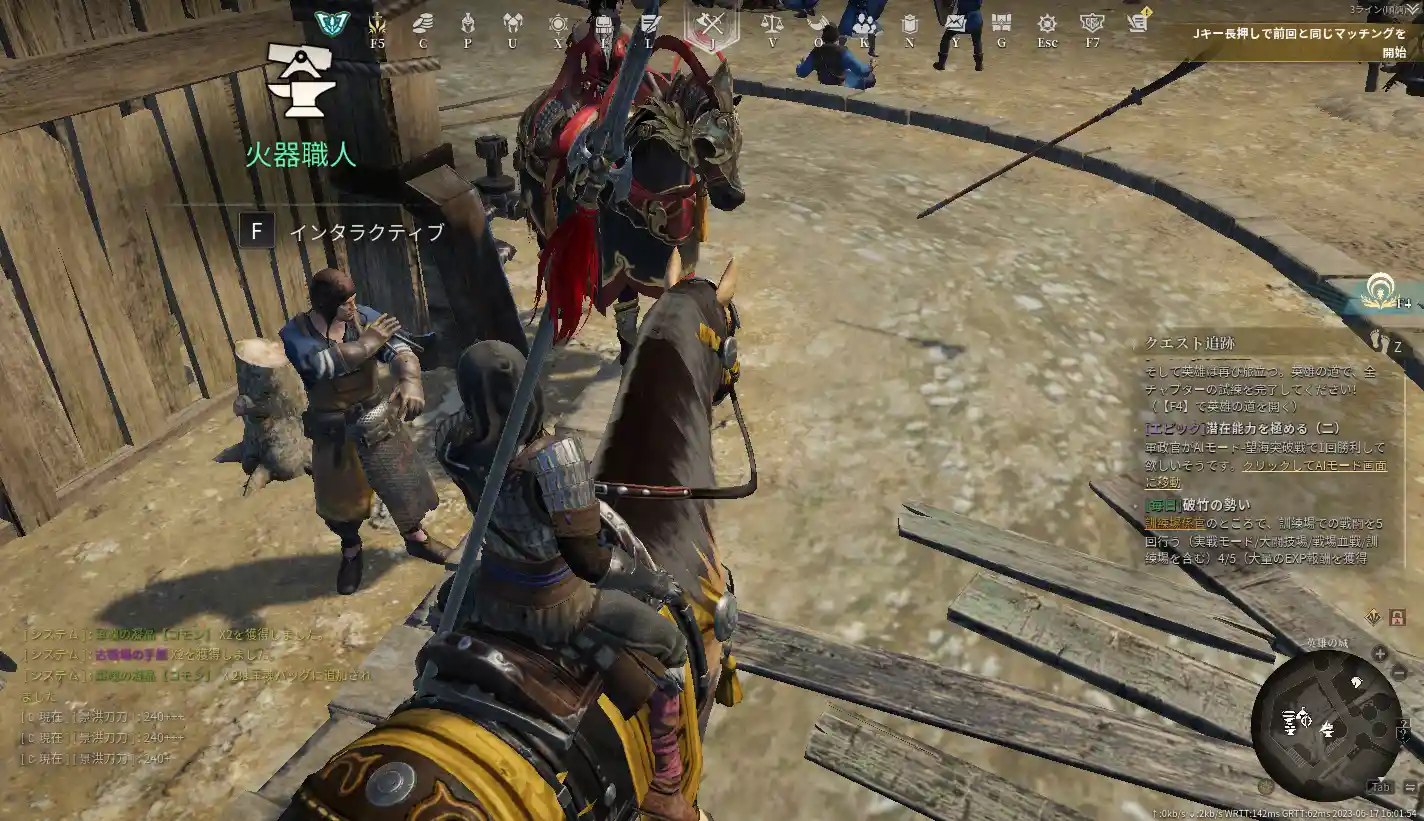This screenshot has height=821, width=1424.
Task: Click the arrow swap control beside Tab
Action: [1409, 787]
